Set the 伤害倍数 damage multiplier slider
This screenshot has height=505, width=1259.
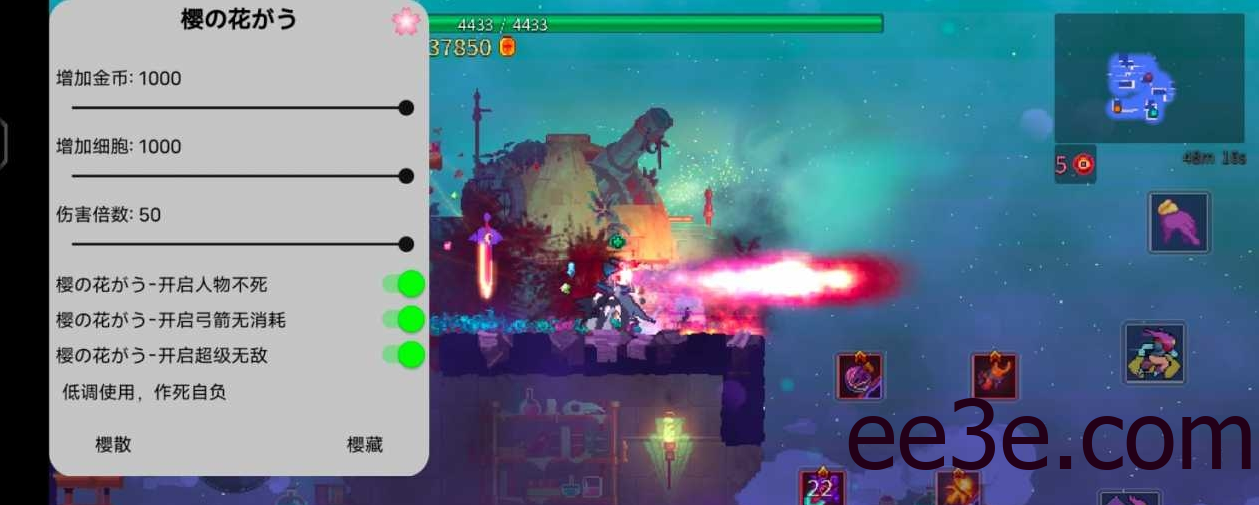click(405, 244)
